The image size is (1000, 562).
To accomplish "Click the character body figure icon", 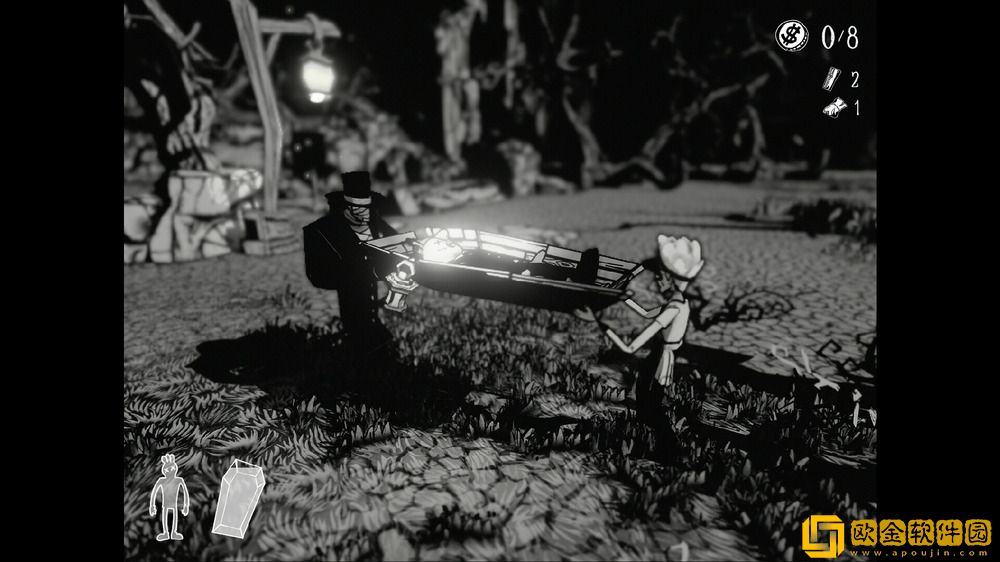I will pos(168,498).
